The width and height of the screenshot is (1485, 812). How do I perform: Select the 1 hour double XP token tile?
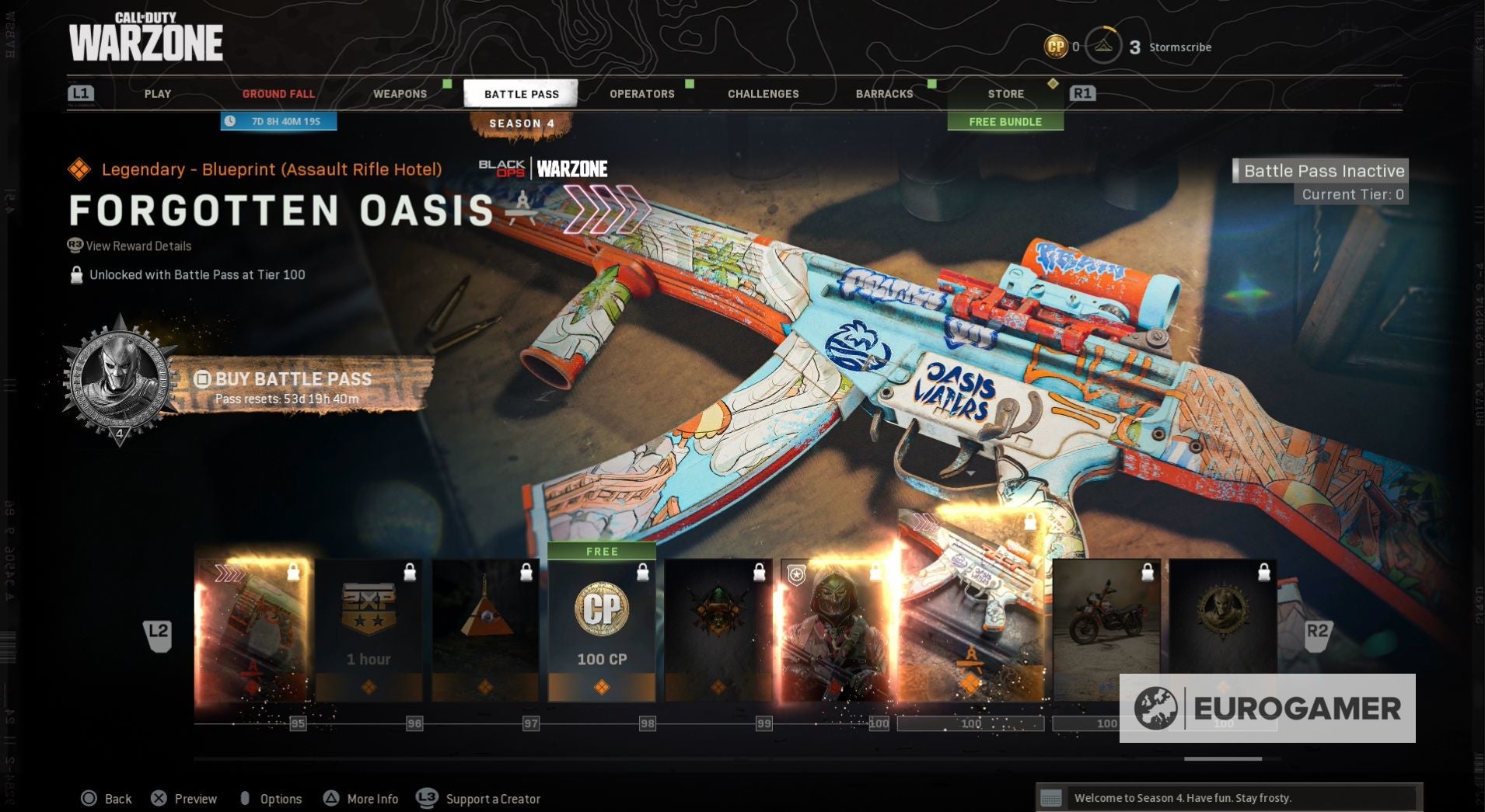pos(369,629)
